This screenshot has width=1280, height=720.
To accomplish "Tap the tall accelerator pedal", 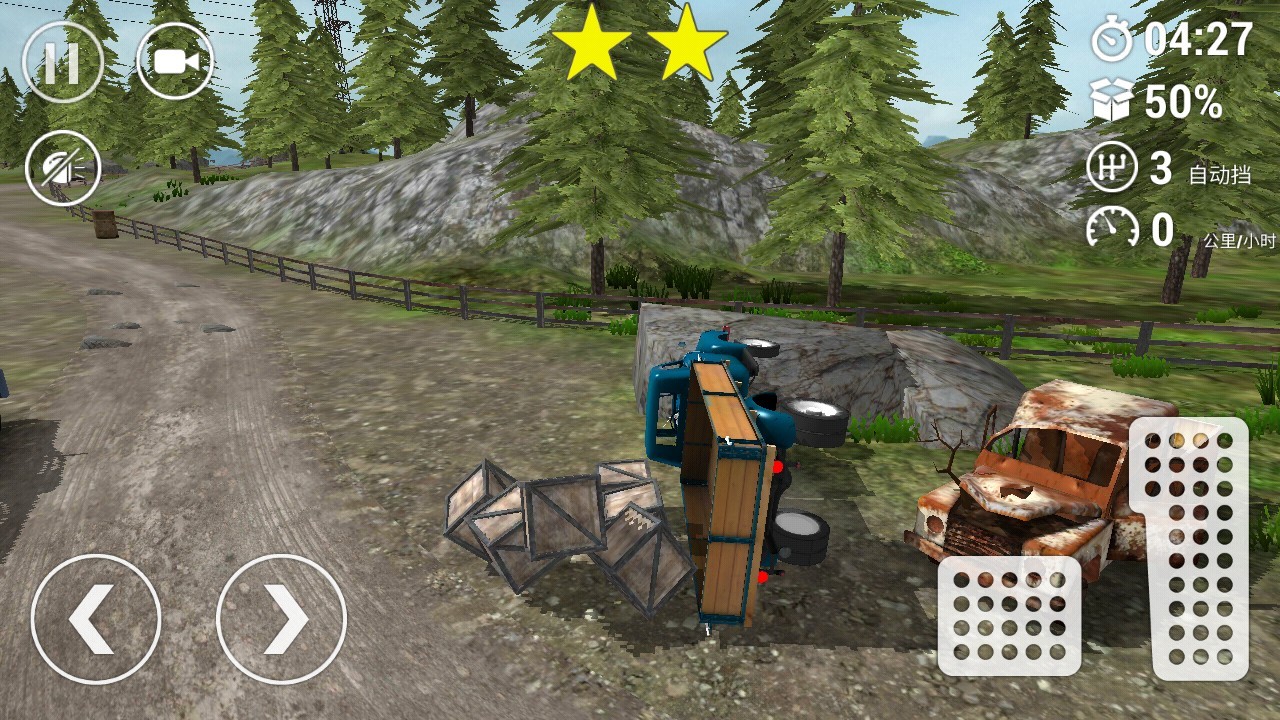I will click(x=1188, y=548).
